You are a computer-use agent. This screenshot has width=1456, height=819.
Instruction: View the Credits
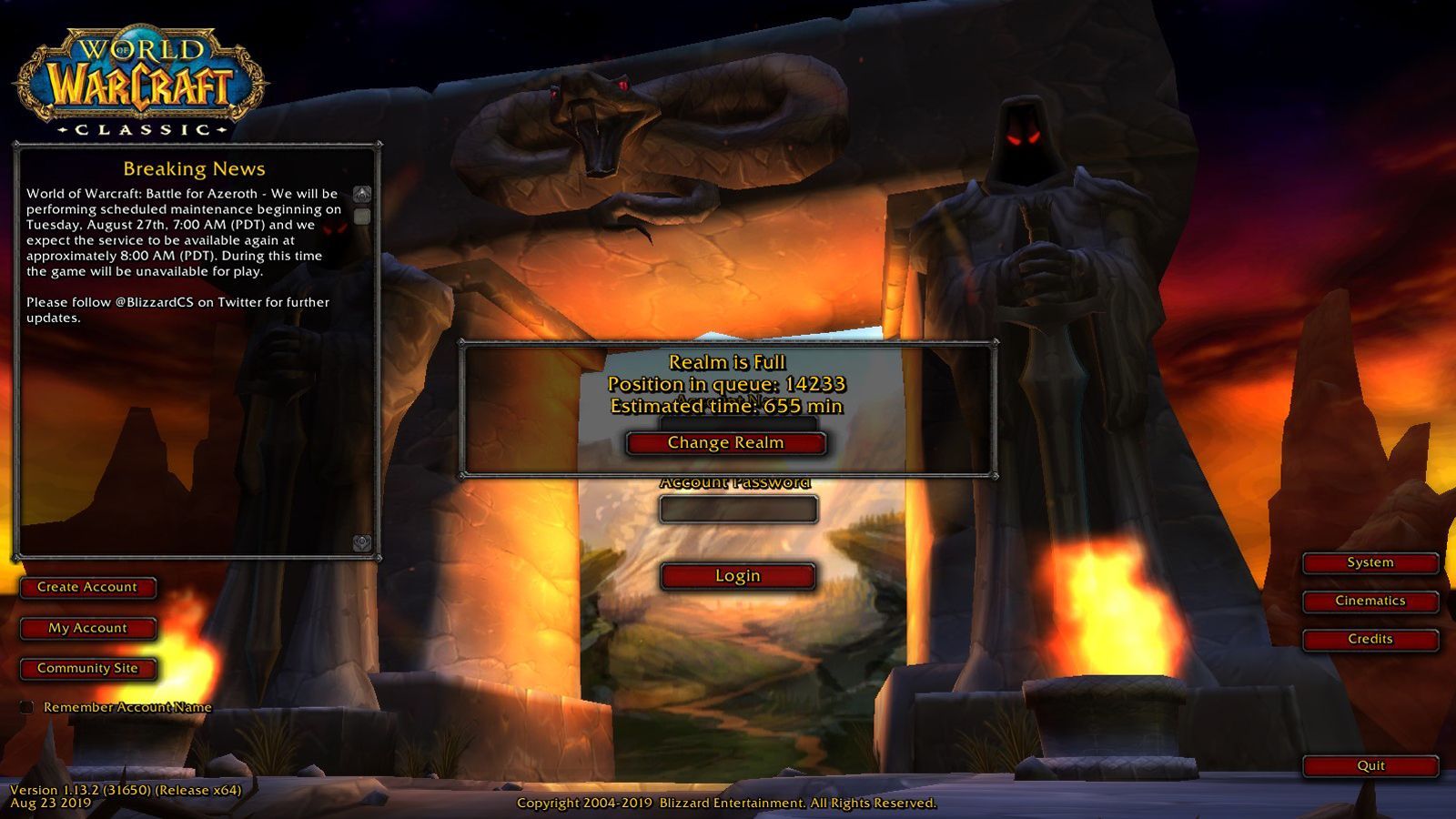pyautogui.click(x=1369, y=639)
